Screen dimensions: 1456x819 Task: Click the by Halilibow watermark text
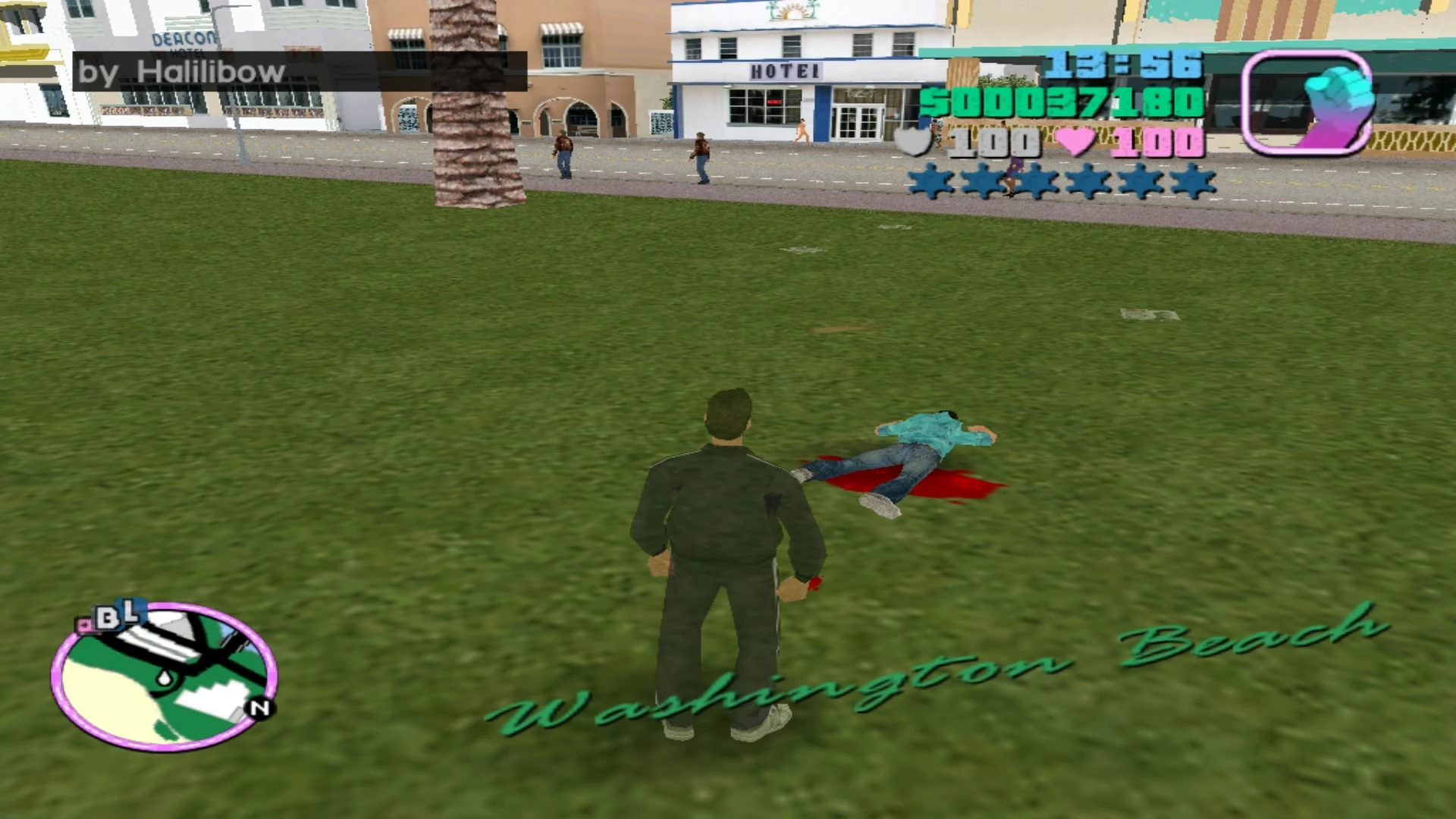point(182,72)
